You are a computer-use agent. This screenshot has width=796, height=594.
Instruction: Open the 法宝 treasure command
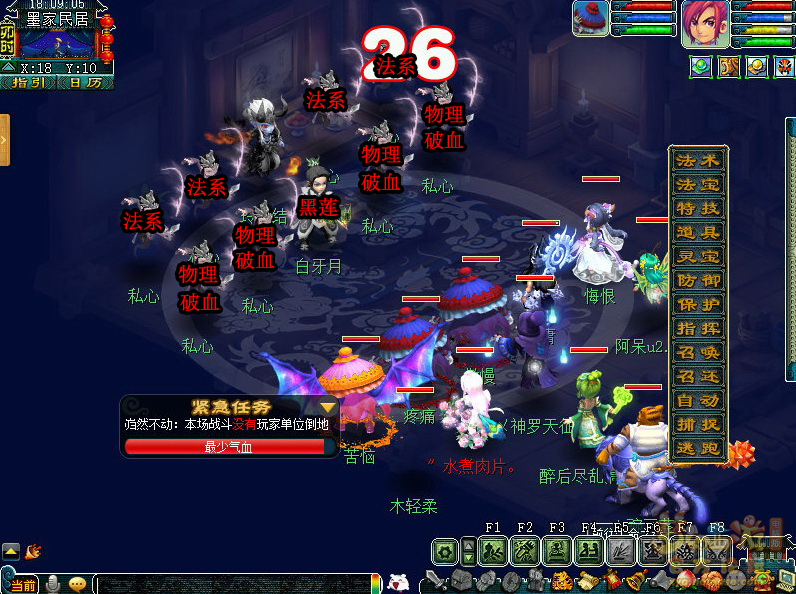pyautogui.click(x=698, y=184)
